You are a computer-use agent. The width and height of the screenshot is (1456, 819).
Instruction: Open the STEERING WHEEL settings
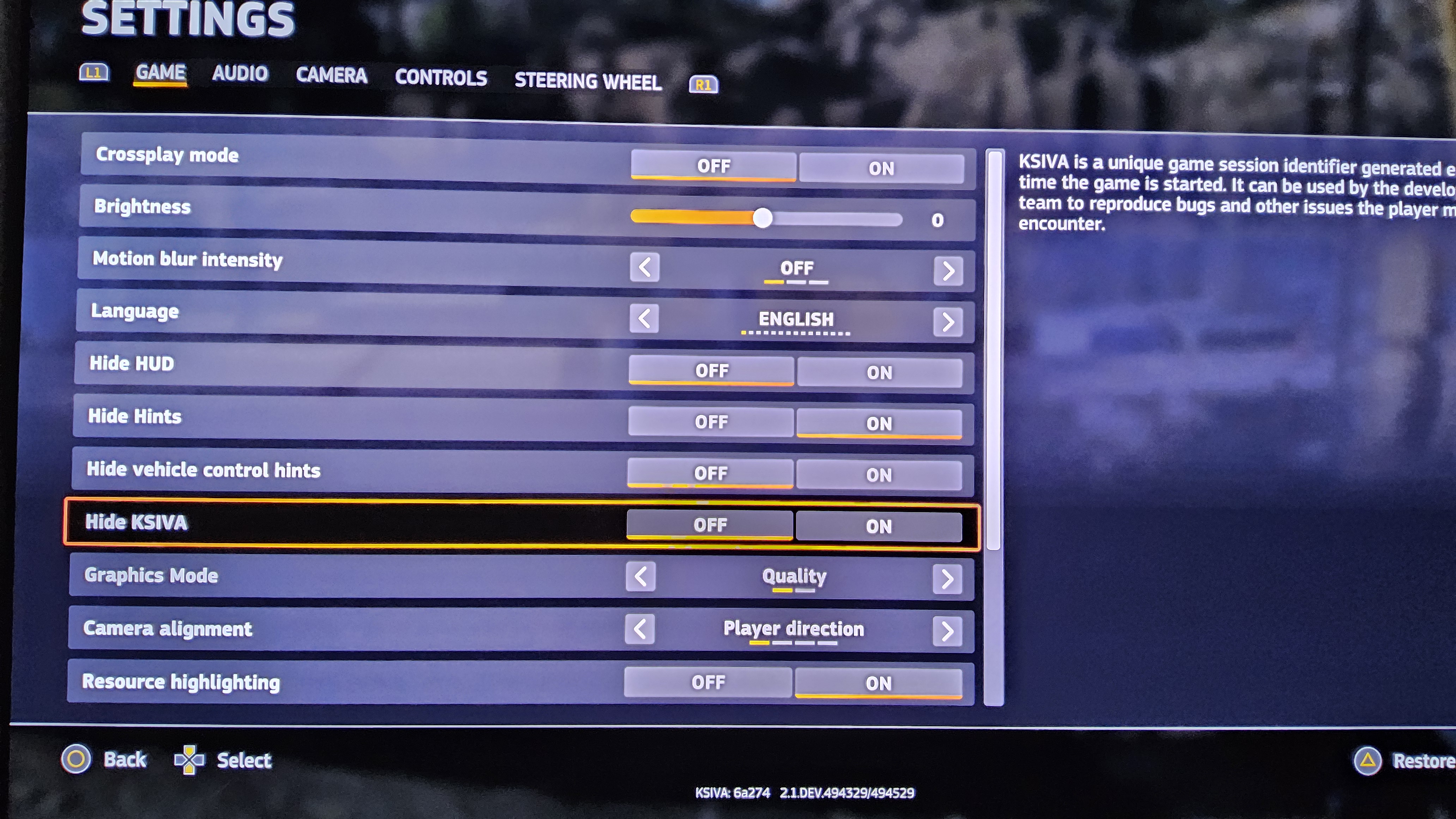click(x=588, y=81)
